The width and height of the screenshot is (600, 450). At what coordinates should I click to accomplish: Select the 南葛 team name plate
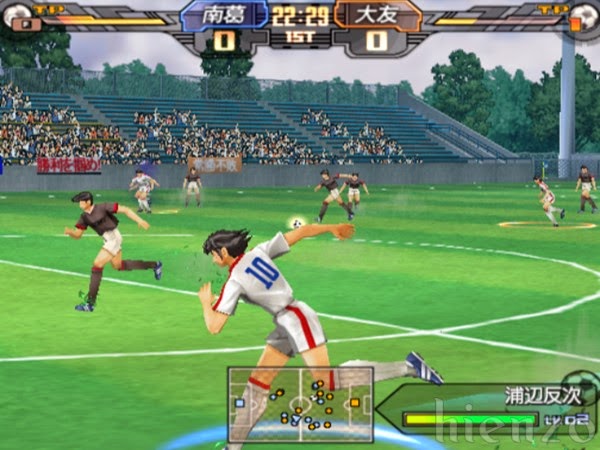coord(226,14)
